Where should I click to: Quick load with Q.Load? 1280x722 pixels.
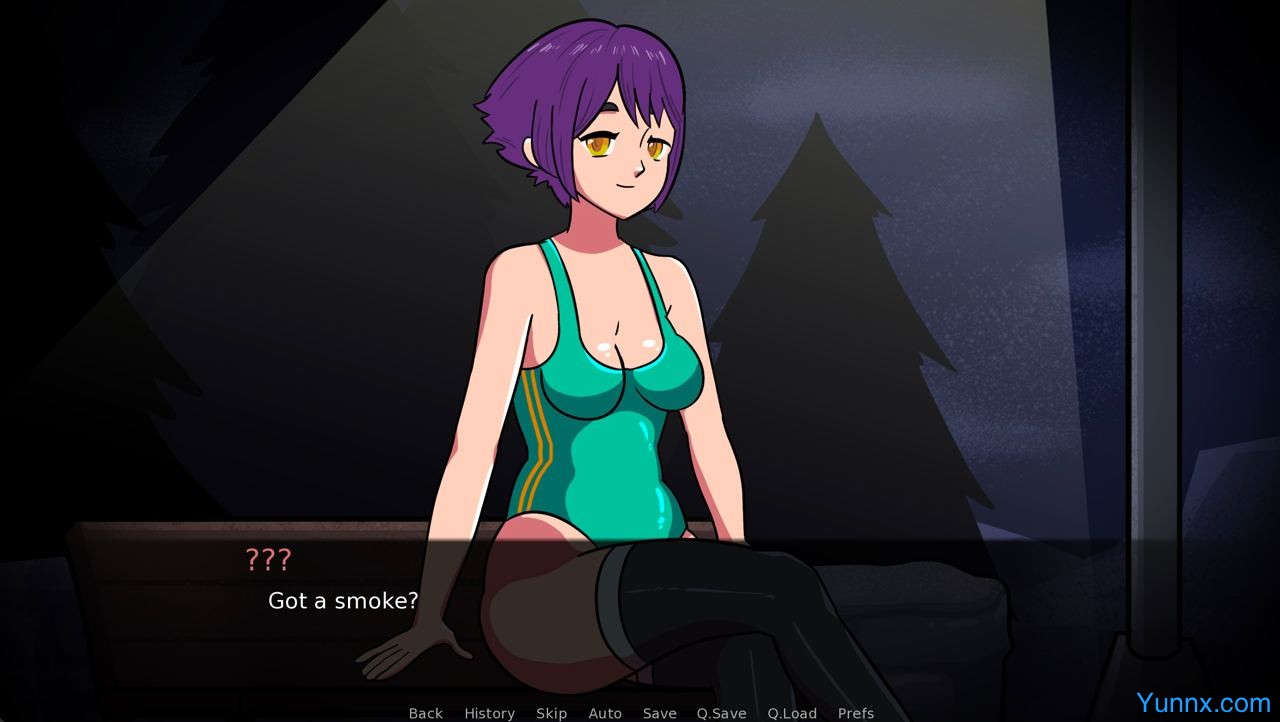[792, 713]
